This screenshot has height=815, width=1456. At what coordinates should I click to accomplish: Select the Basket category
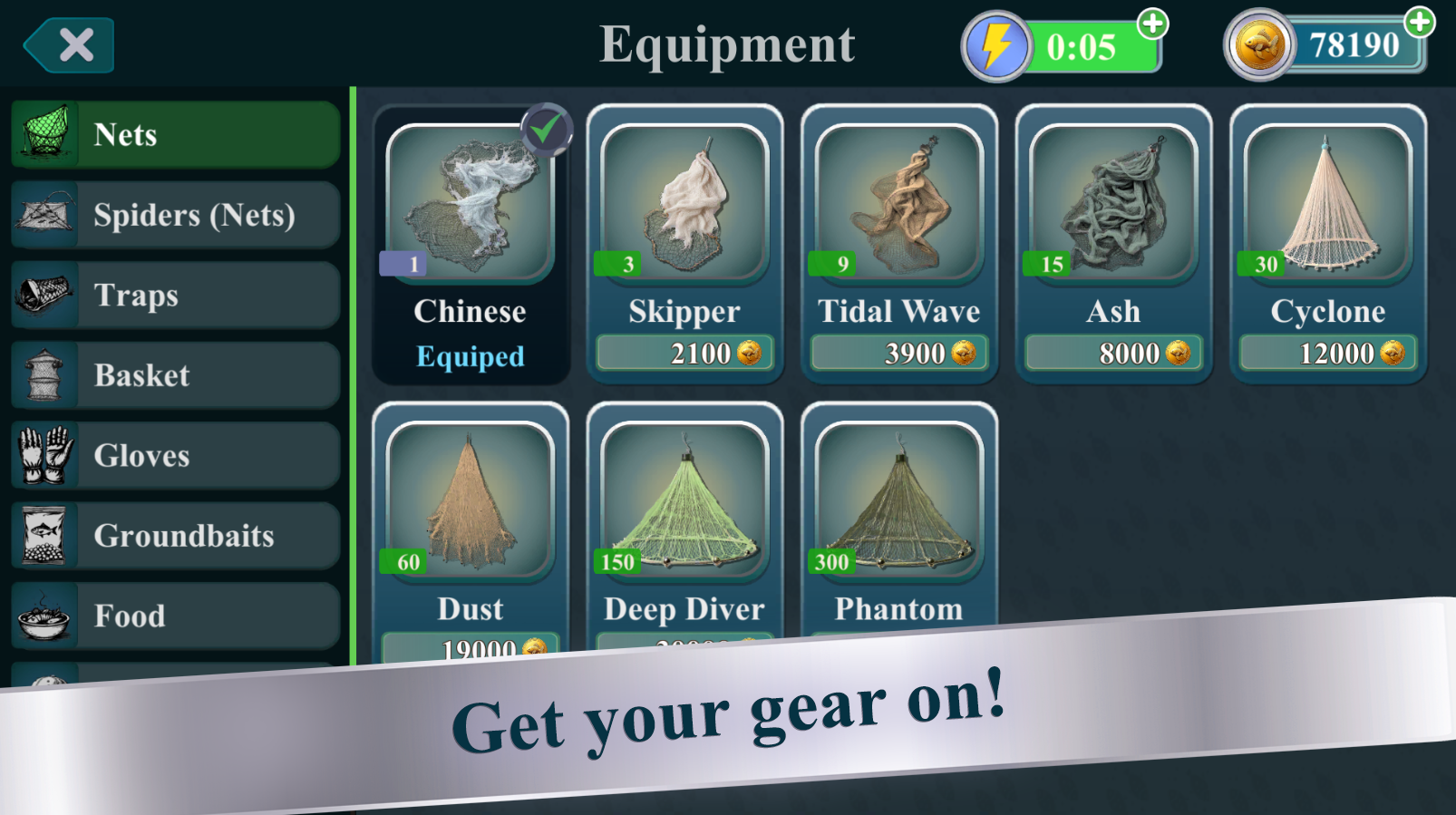[176, 375]
